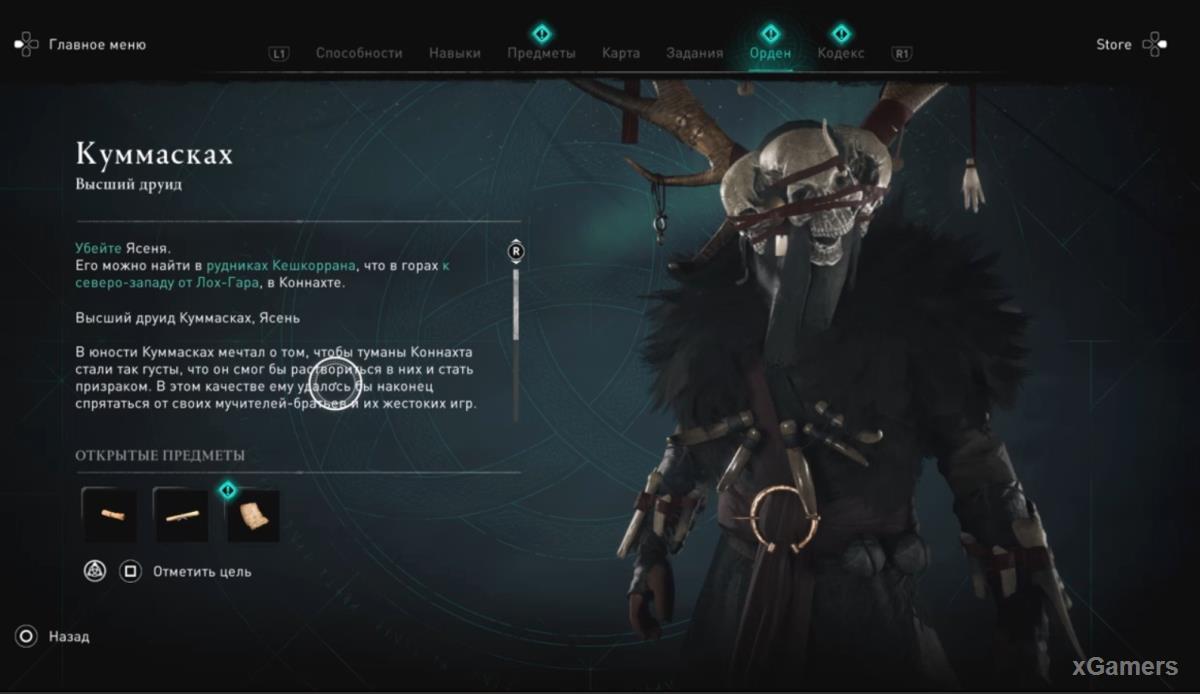Screen dimensions: 1200x694
Task: Go to the Задания tab
Action: click(x=694, y=53)
